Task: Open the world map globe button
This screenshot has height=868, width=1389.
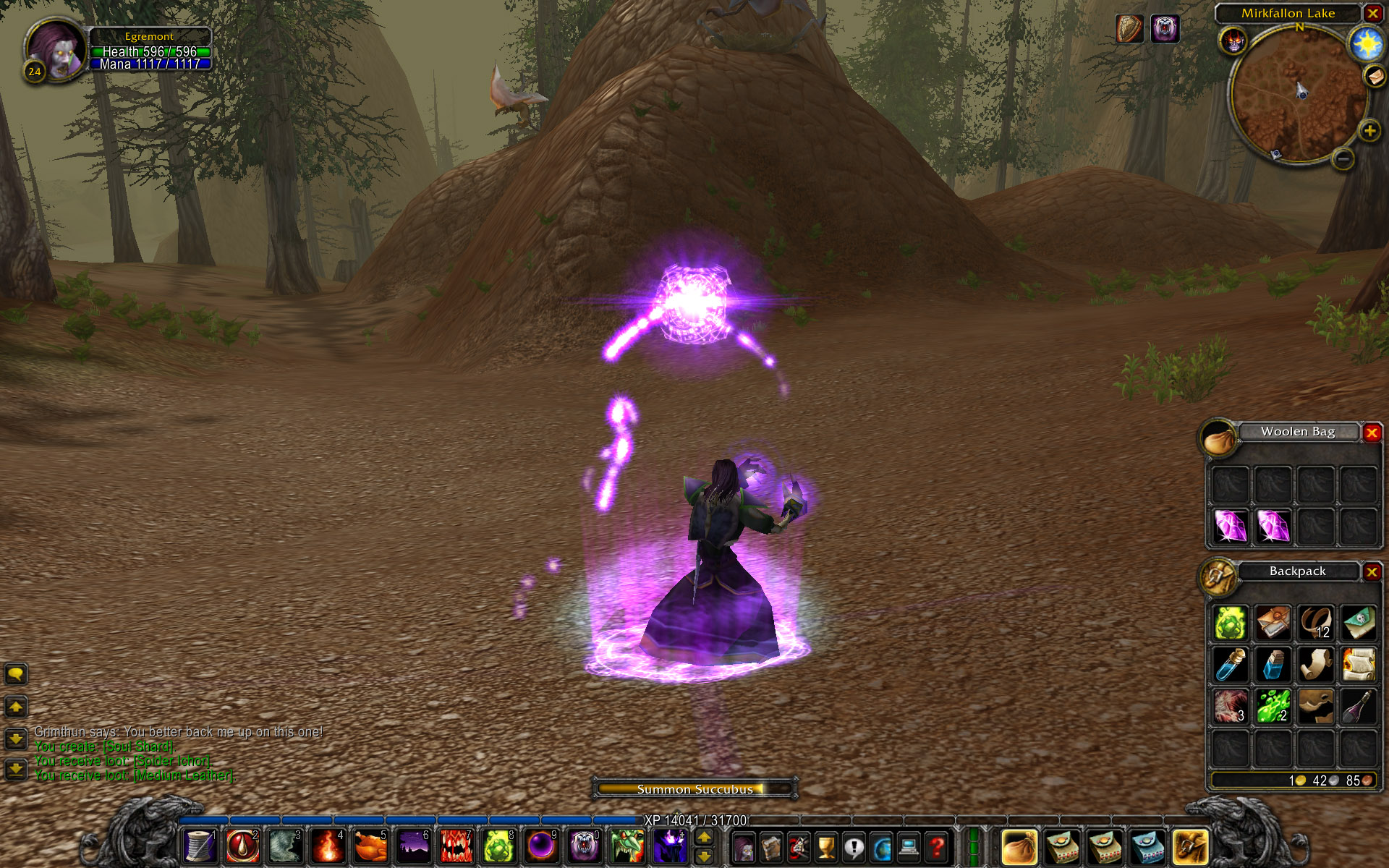Action: [881, 847]
